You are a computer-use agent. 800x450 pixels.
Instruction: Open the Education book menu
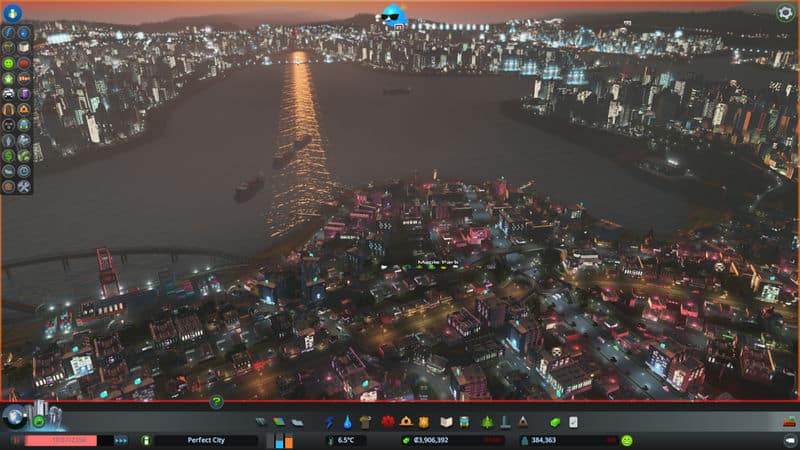point(447,422)
